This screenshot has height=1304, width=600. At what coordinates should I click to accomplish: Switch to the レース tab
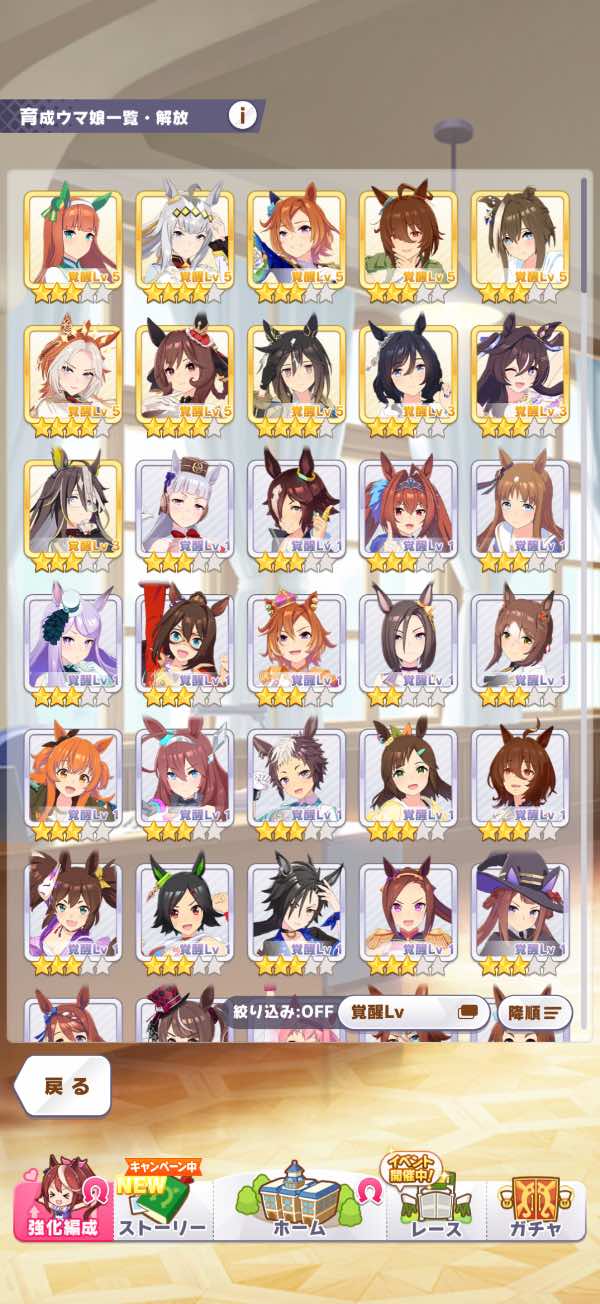click(x=436, y=1205)
